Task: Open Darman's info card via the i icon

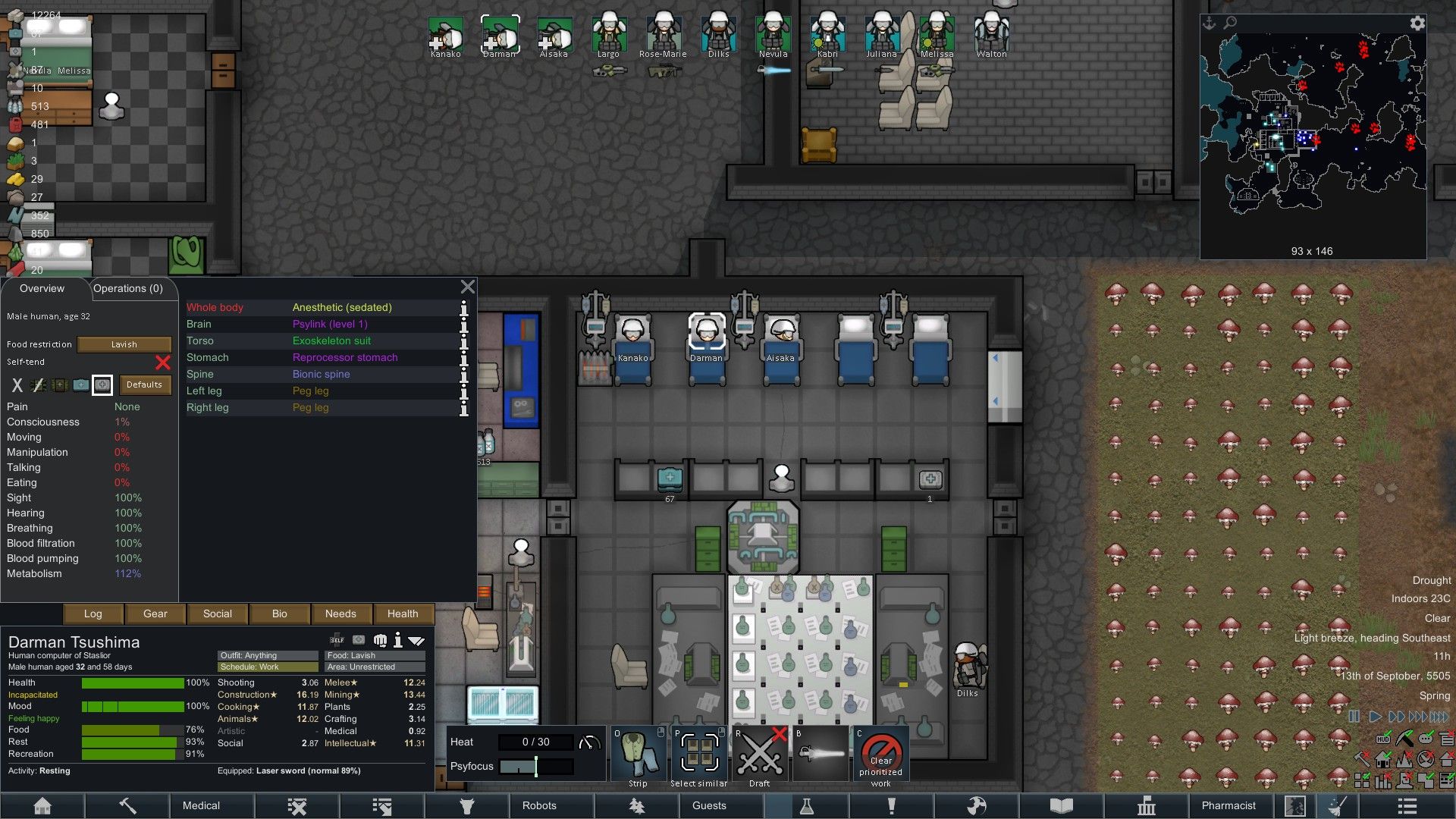Action: click(398, 639)
